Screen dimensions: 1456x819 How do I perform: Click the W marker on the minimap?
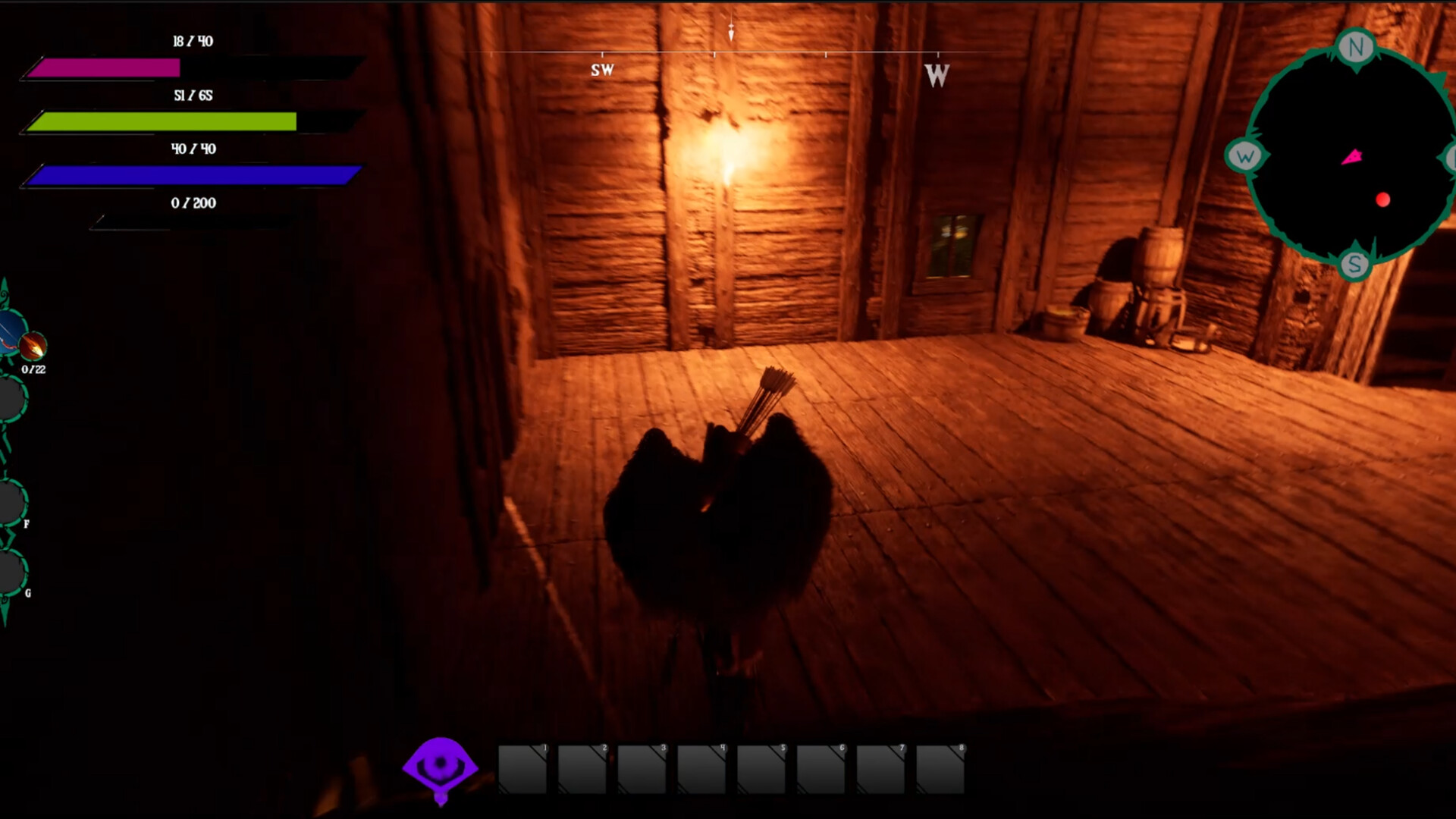point(1245,156)
